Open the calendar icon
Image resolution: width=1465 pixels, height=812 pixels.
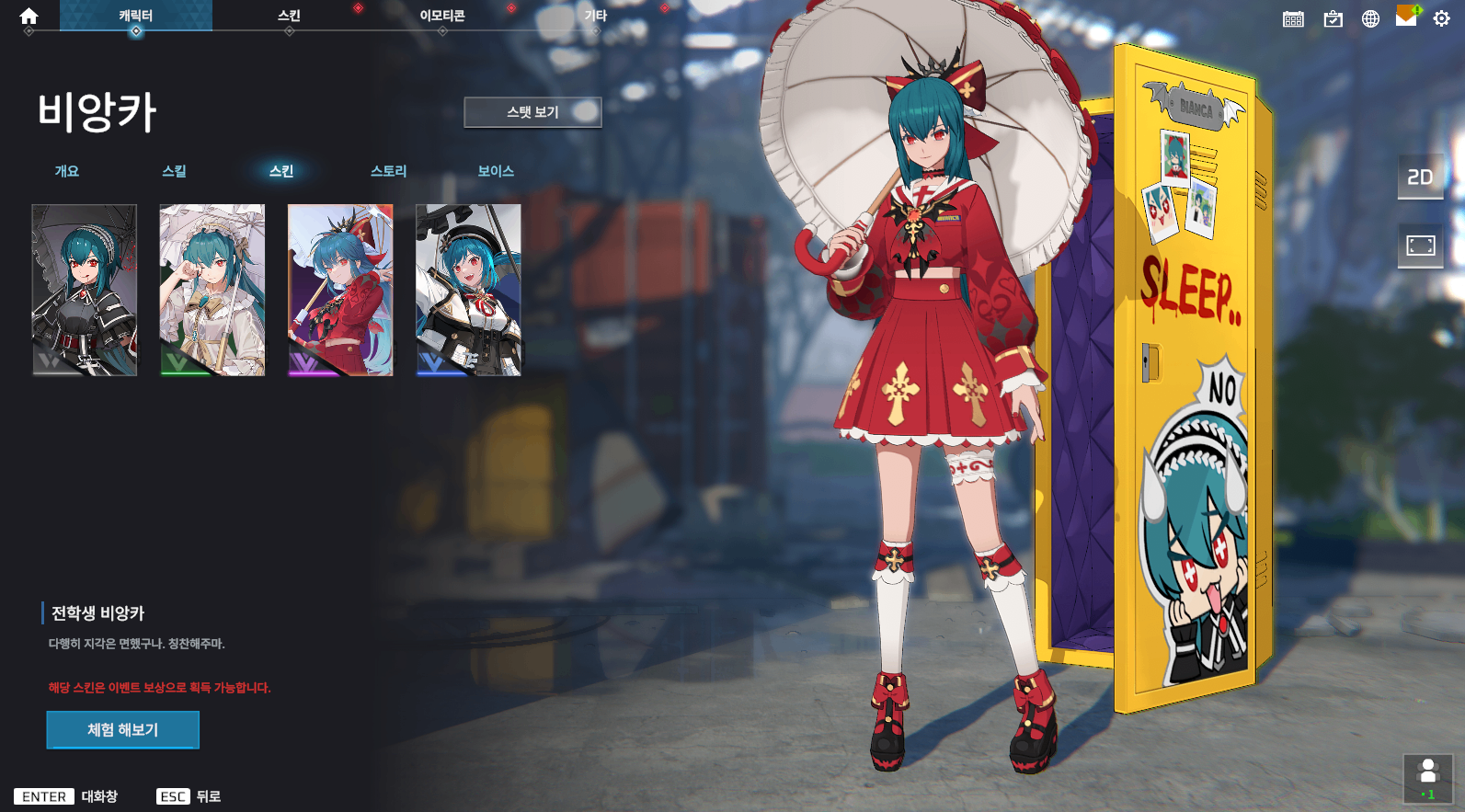[1293, 18]
